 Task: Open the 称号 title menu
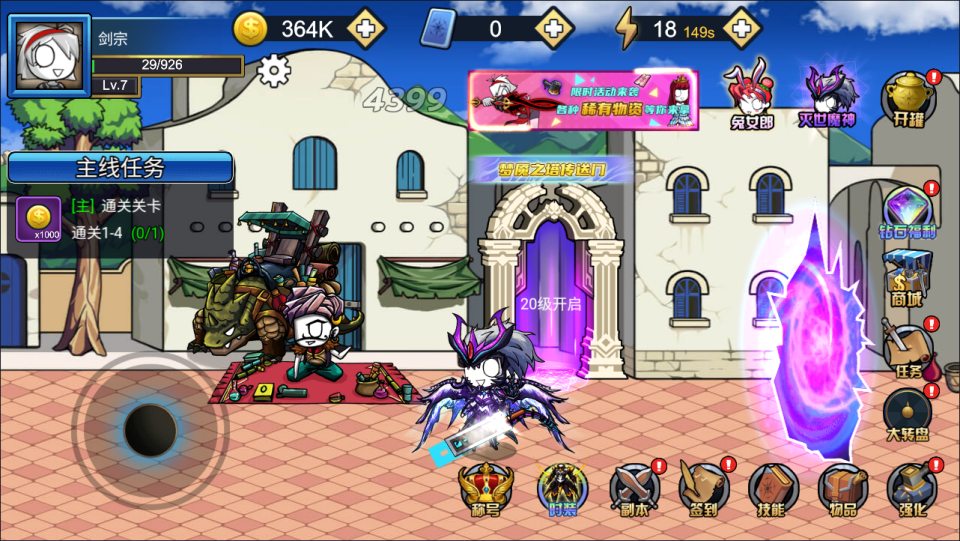(485, 489)
